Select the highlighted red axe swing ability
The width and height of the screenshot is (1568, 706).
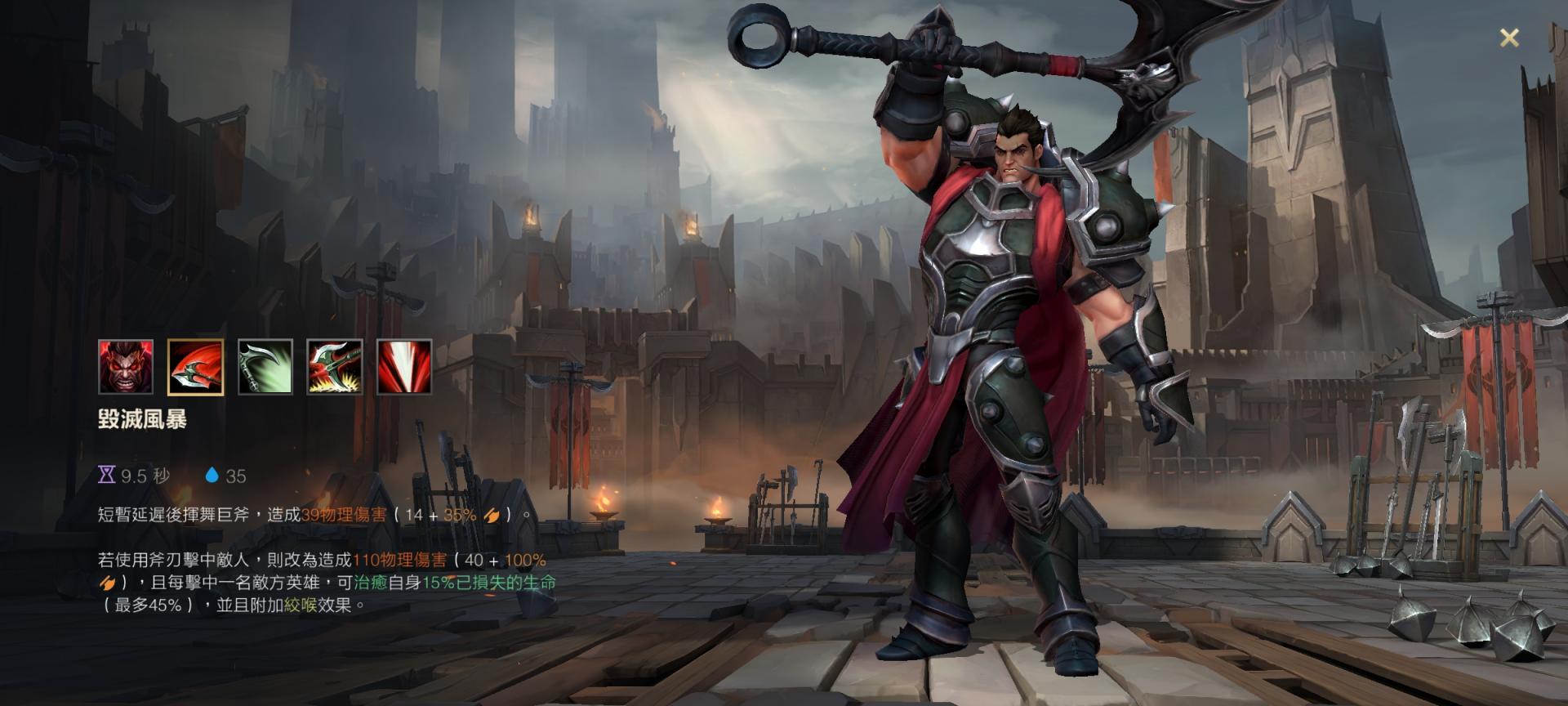click(x=195, y=367)
